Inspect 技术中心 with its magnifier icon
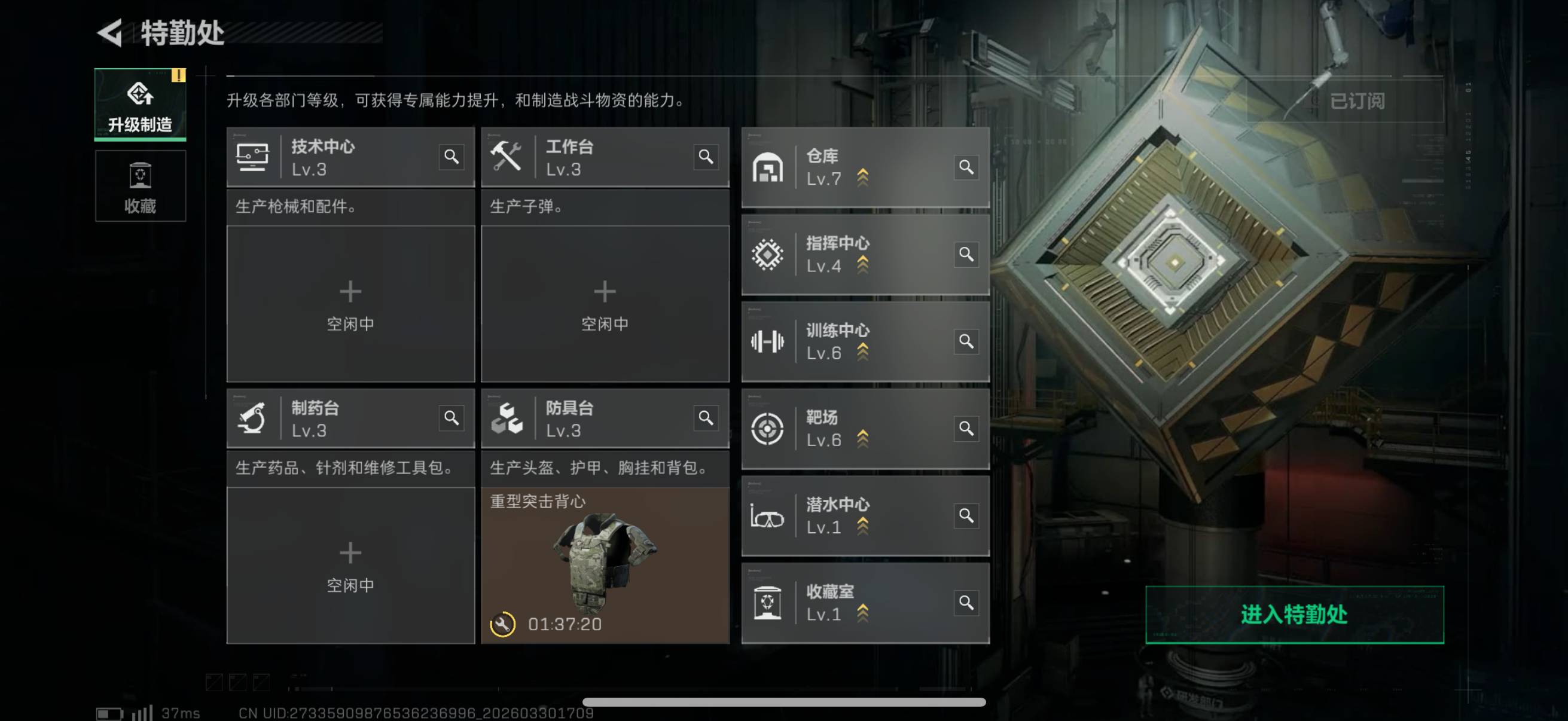1568x721 pixels. (x=451, y=157)
